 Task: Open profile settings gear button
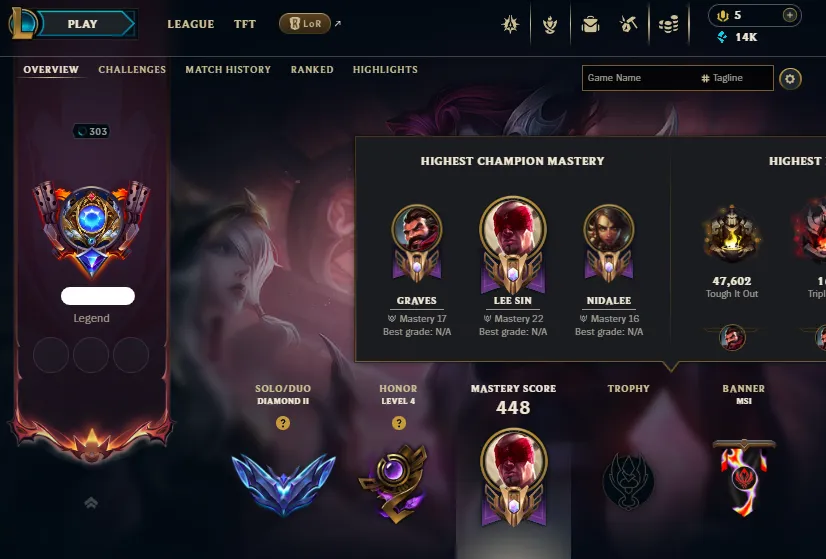791,78
